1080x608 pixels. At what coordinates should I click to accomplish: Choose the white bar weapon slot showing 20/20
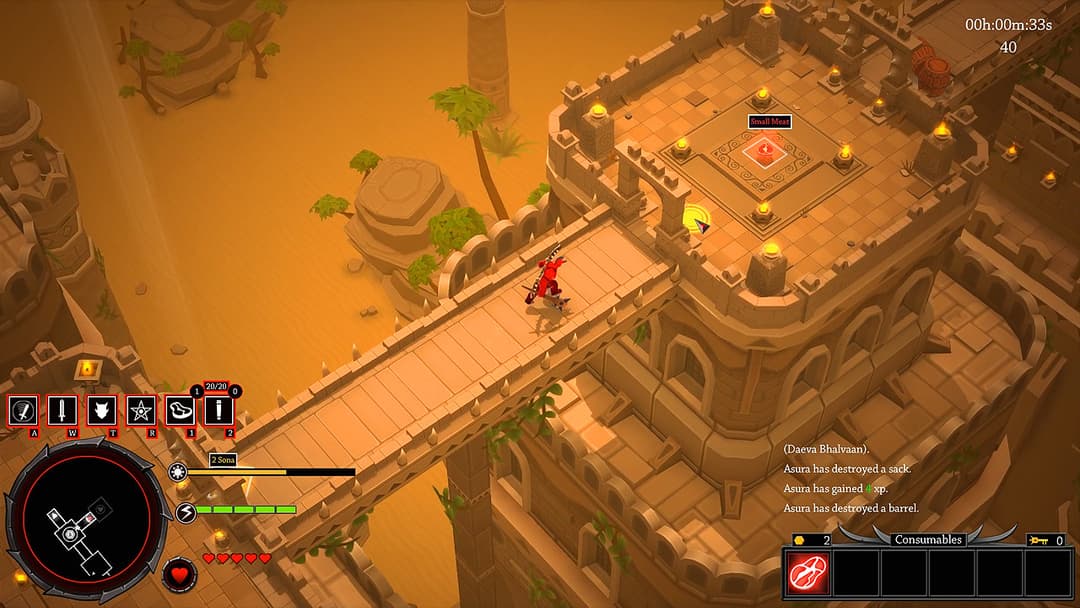coord(218,410)
